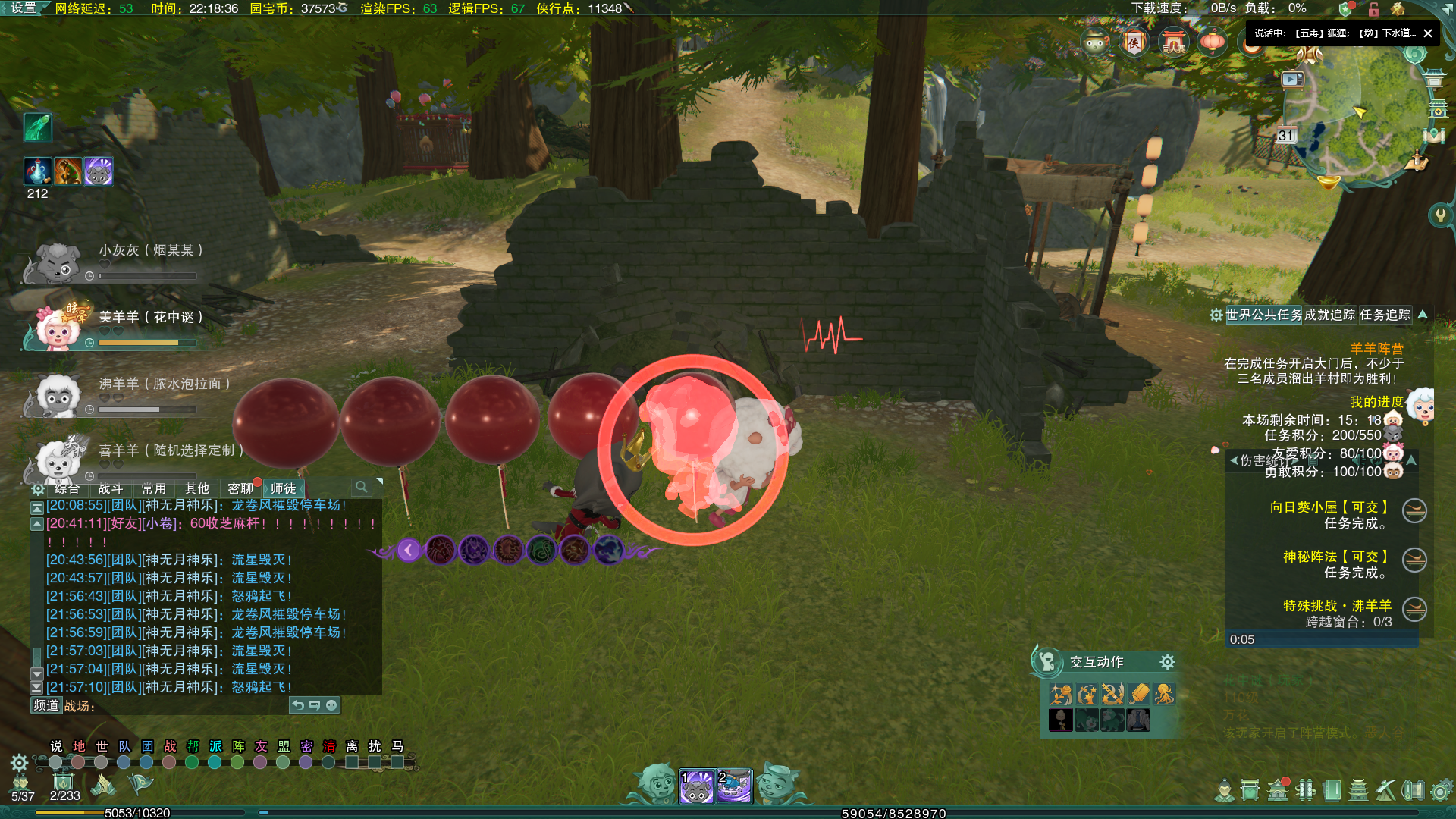Select party member 美羊羊 (花中谜)
1456x819 pixels.
tap(58, 328)
